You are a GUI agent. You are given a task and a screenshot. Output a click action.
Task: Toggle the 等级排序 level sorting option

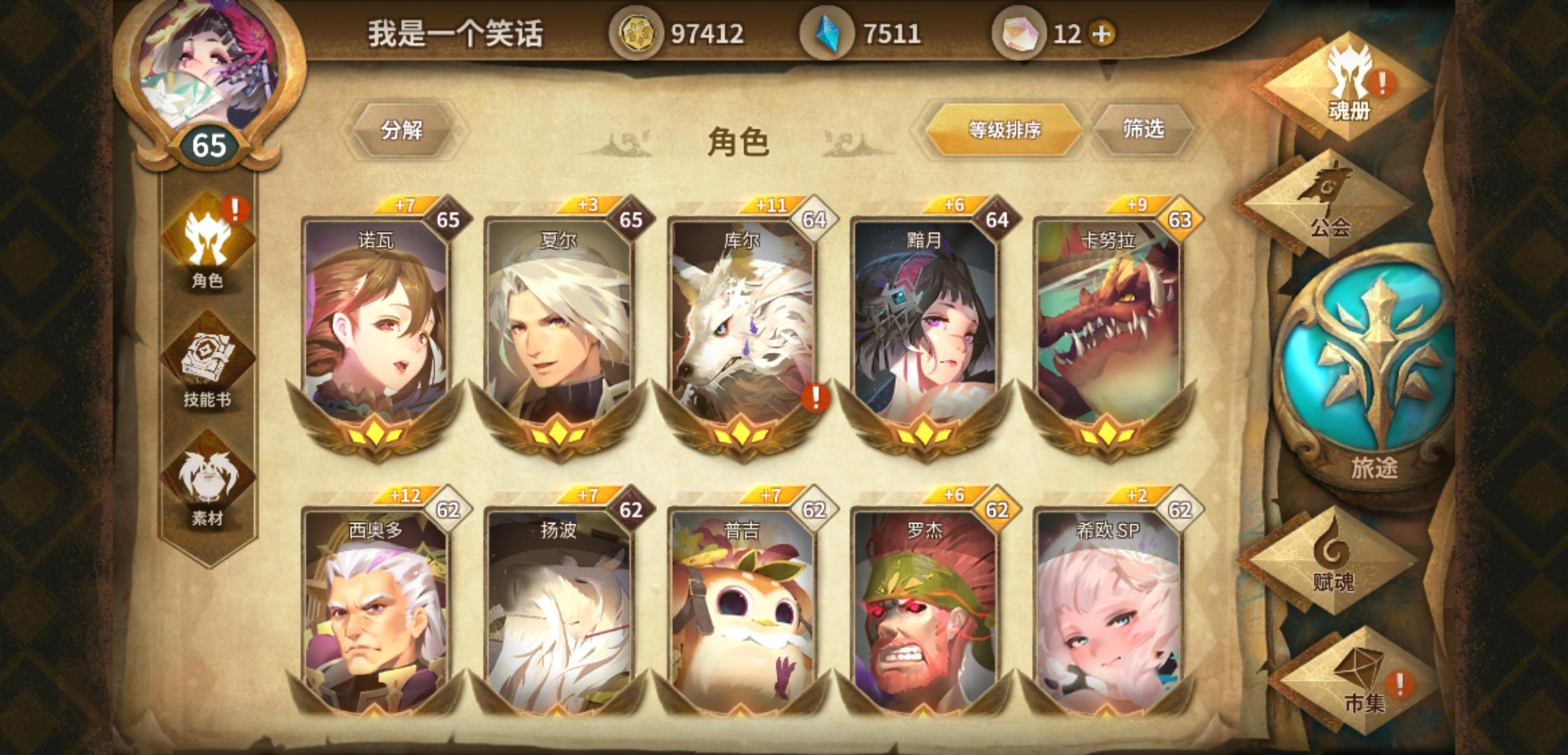point(1006,129)
